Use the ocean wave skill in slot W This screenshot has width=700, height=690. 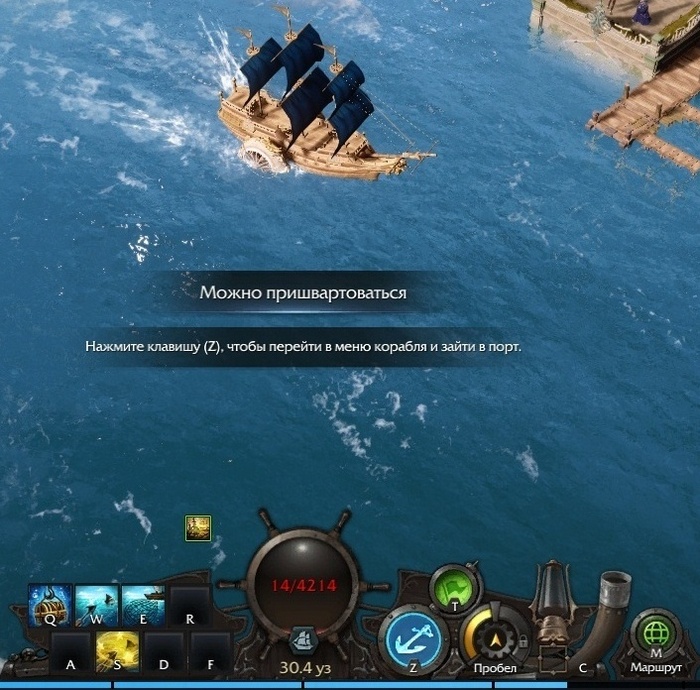coord(96,605)
